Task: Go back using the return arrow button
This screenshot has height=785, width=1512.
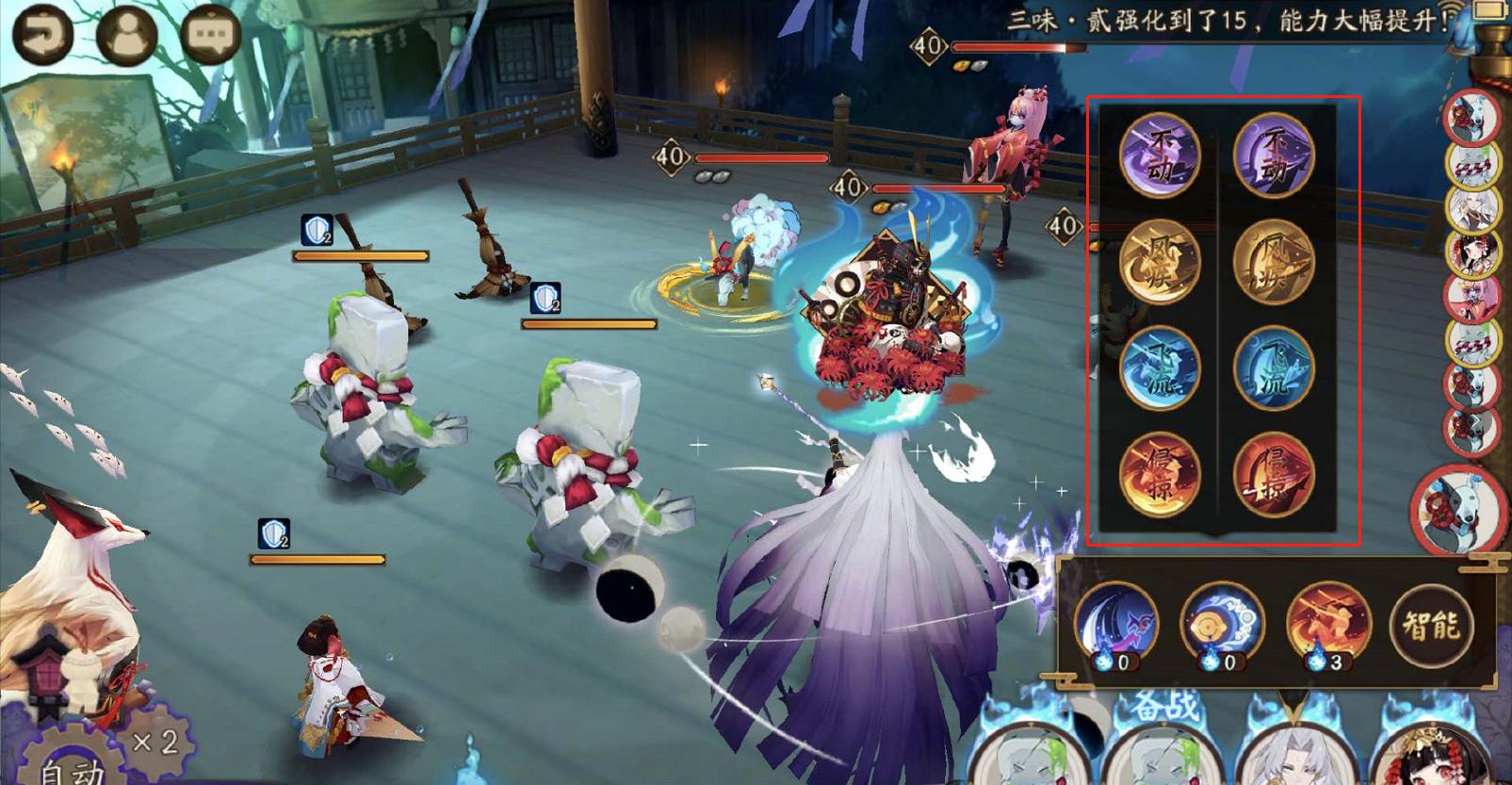Action: pos(43,34)
